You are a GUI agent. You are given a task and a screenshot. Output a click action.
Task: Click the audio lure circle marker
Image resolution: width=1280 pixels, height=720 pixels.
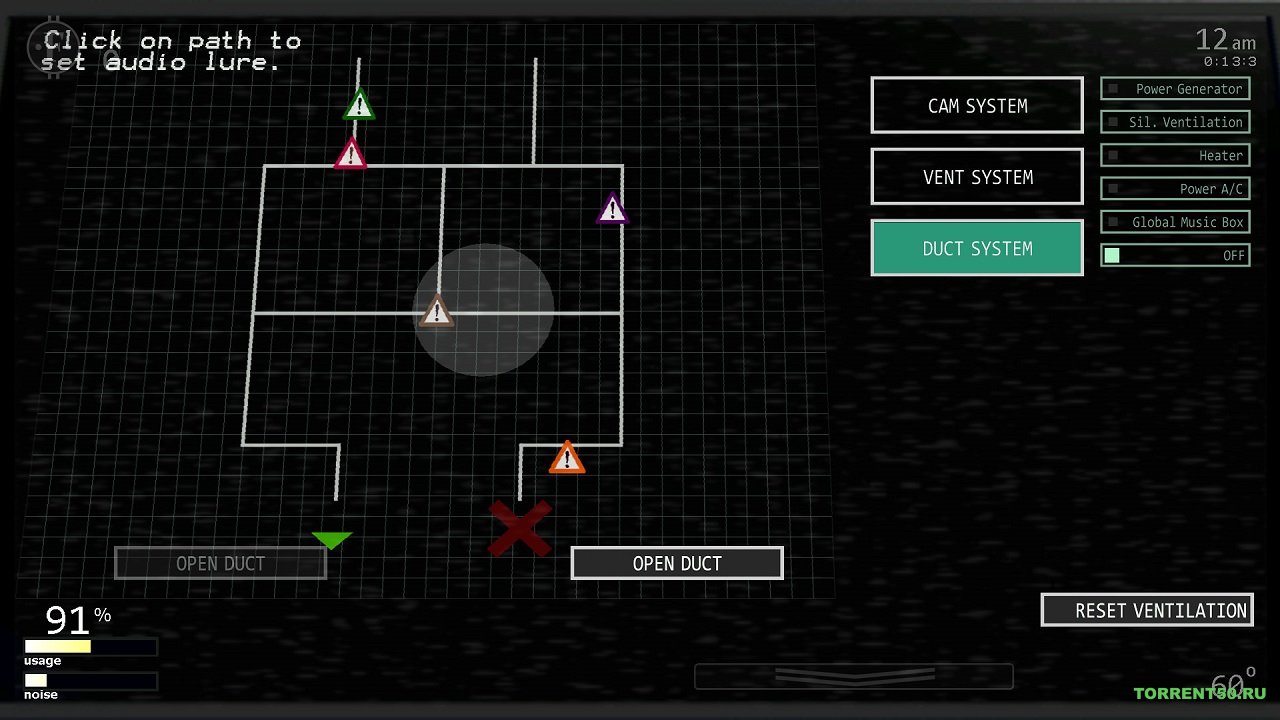pyautogui.click(x=484, y=310)
